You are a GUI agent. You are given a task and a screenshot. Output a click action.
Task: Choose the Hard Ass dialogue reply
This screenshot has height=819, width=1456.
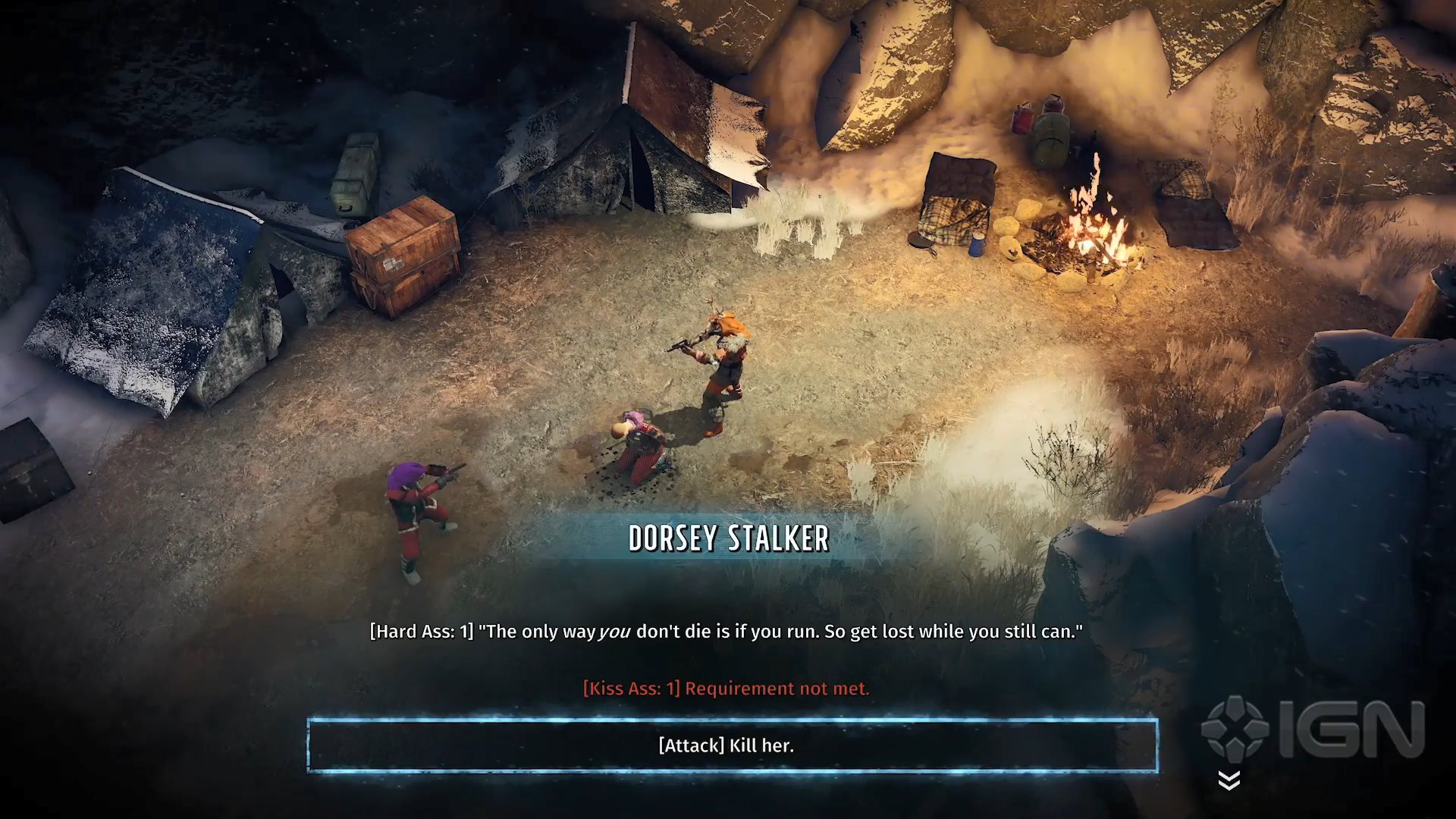(x=726, y=632)
